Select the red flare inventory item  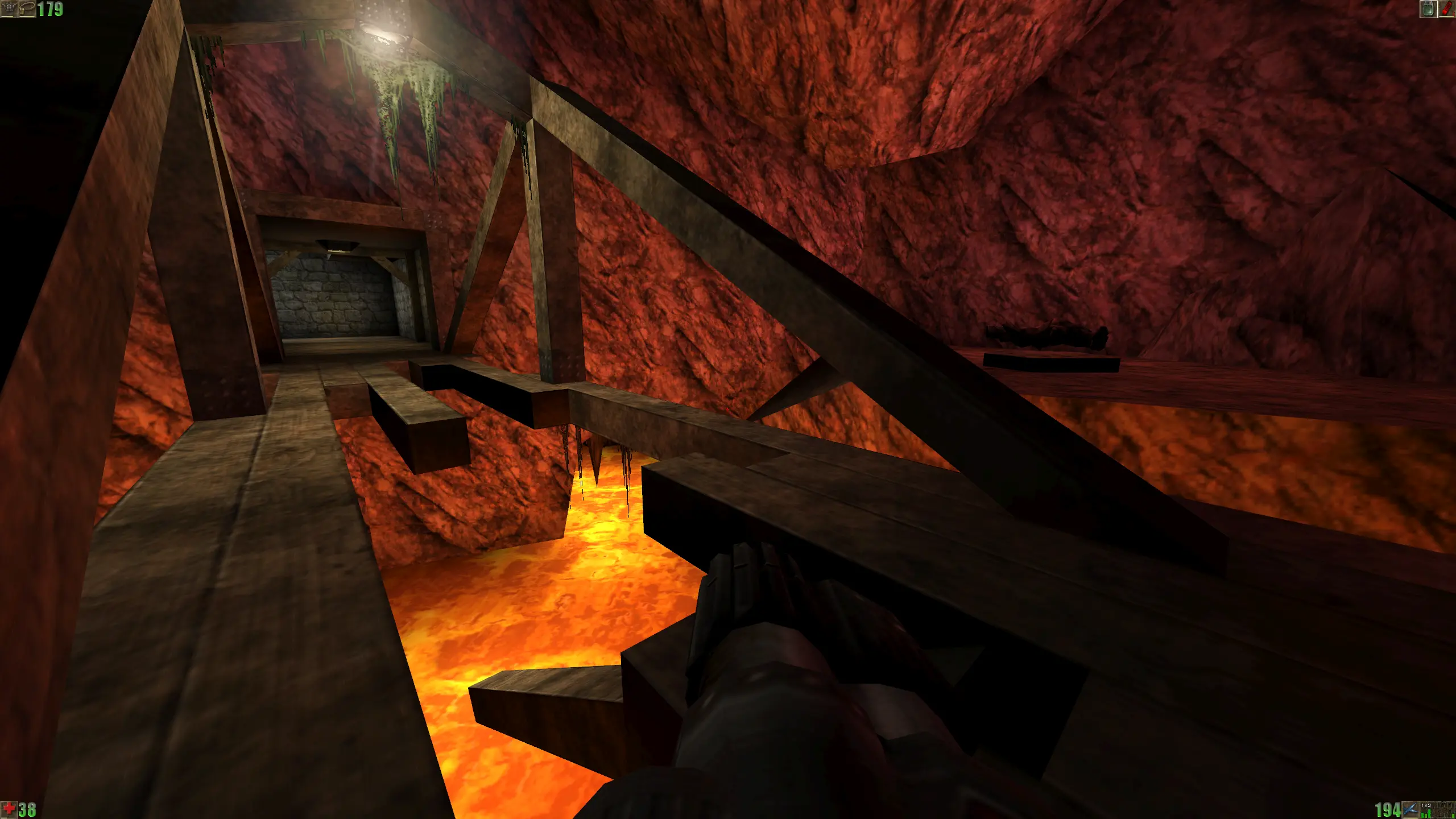1446,9
